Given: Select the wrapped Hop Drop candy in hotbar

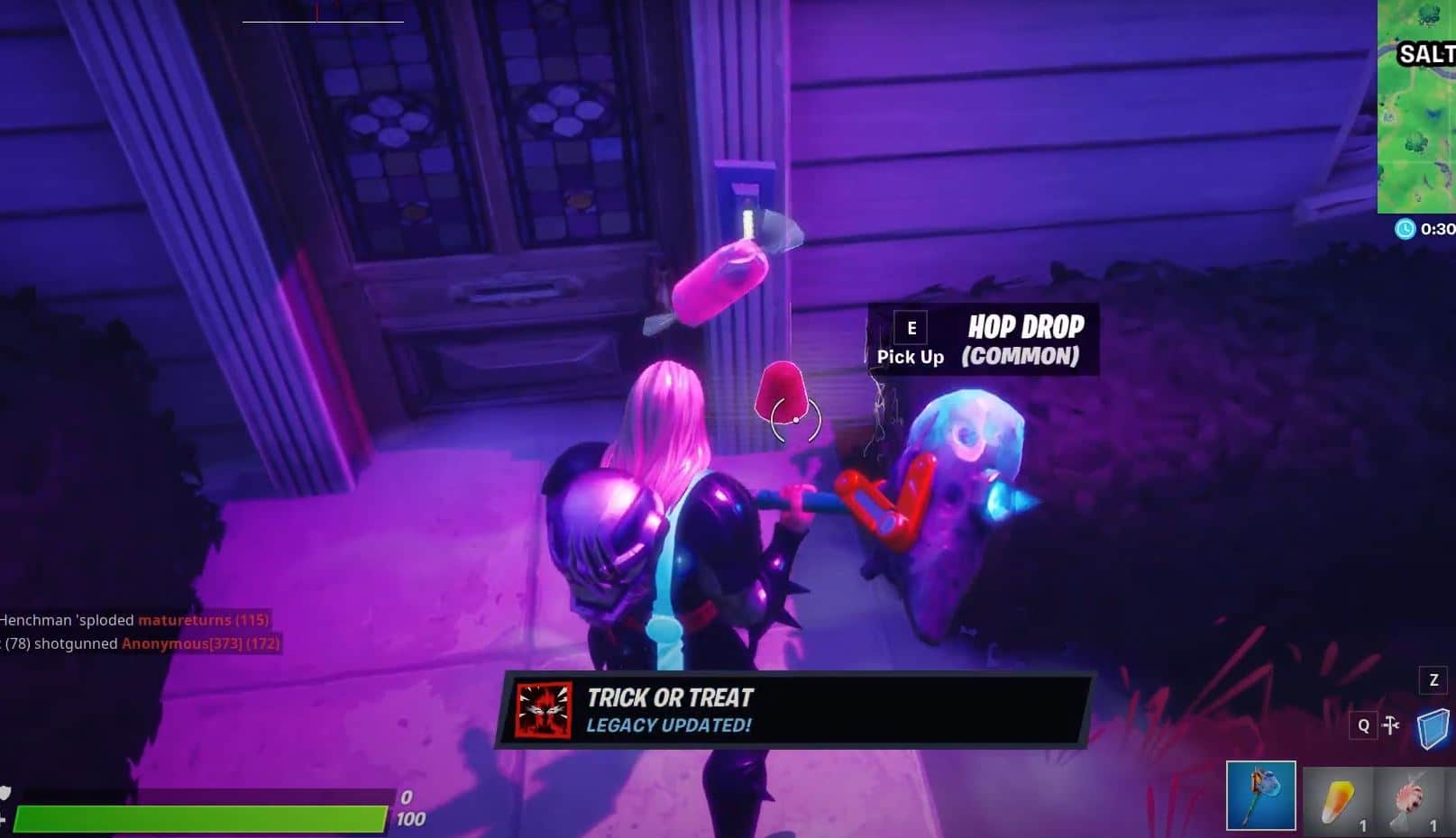Looking at the screenshot, I should click(1406, 798).
